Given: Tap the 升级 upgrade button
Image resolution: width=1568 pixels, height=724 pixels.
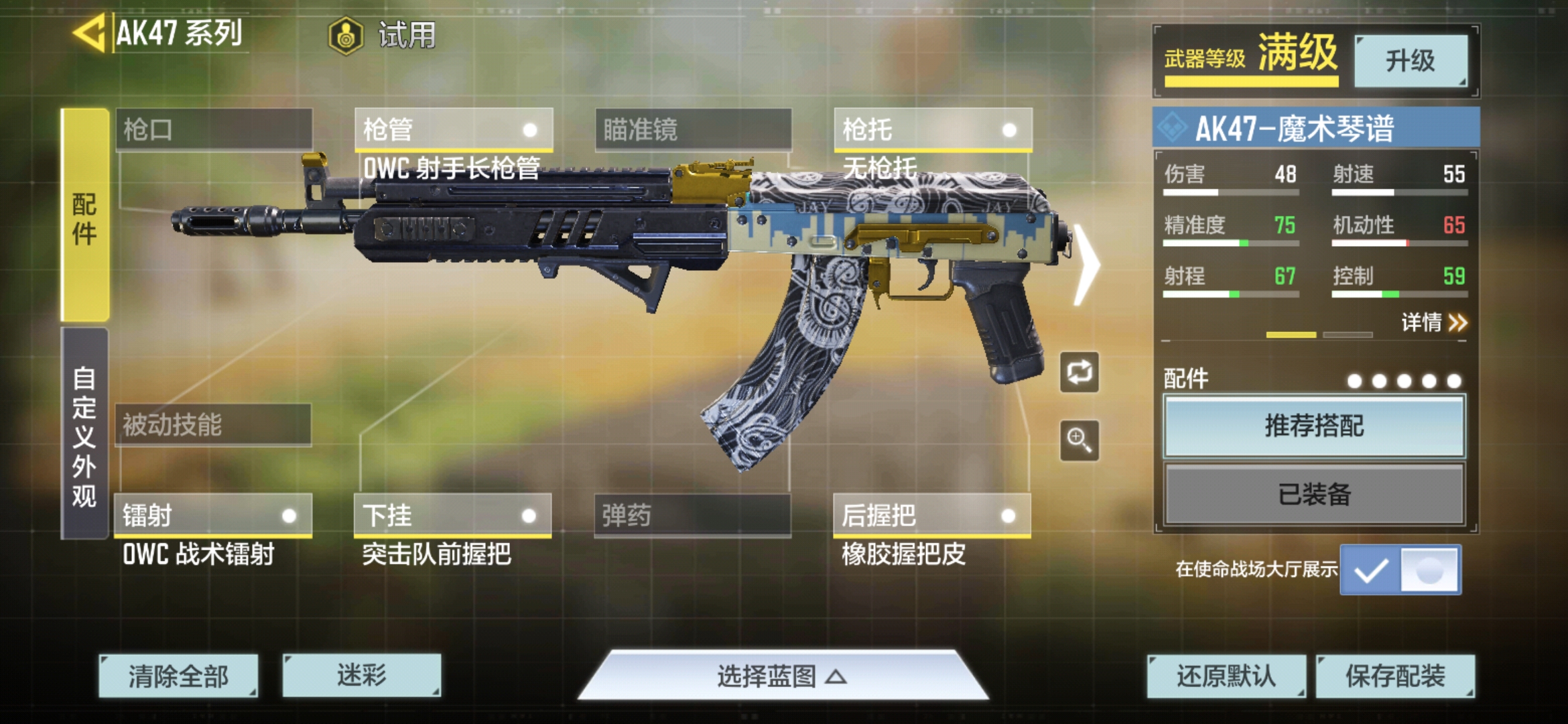Looking at the screenshot, I should pyautogui.click(x=1411, y=61).
